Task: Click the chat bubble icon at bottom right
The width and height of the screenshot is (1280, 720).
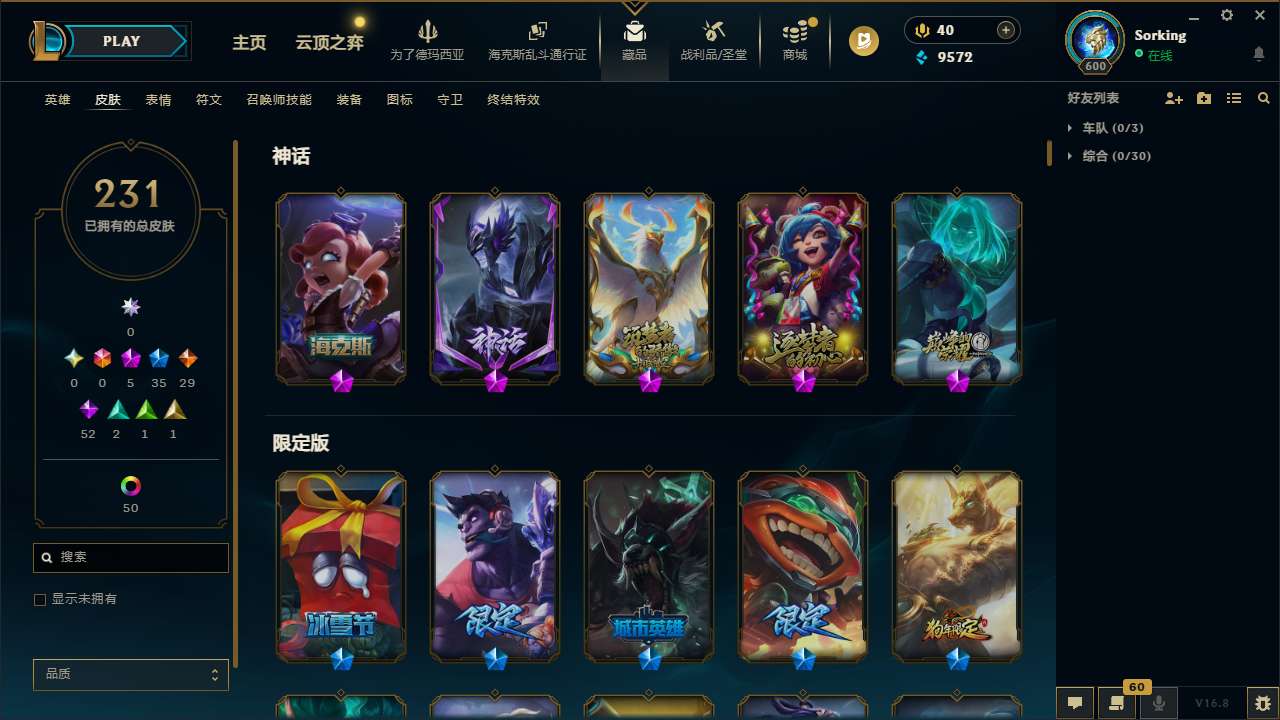Action: [x=1074, y=703]
